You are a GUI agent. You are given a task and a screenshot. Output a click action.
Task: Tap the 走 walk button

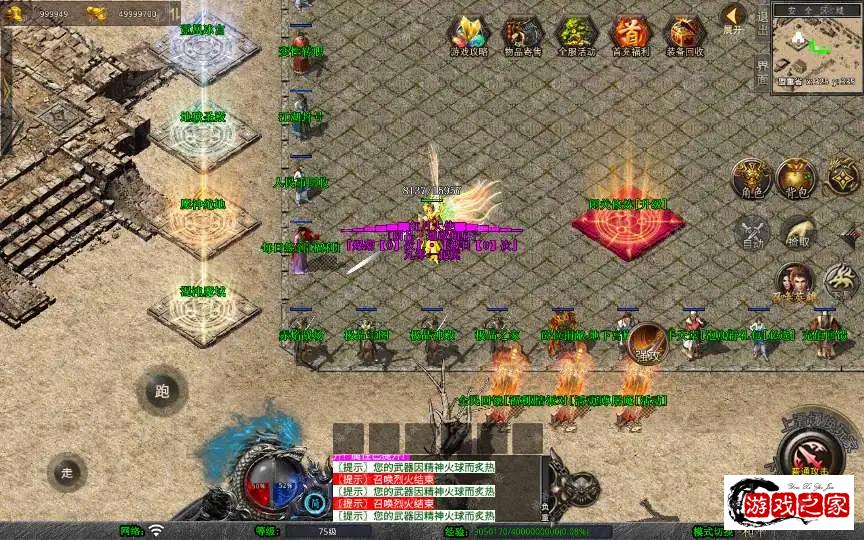[68, 472]
